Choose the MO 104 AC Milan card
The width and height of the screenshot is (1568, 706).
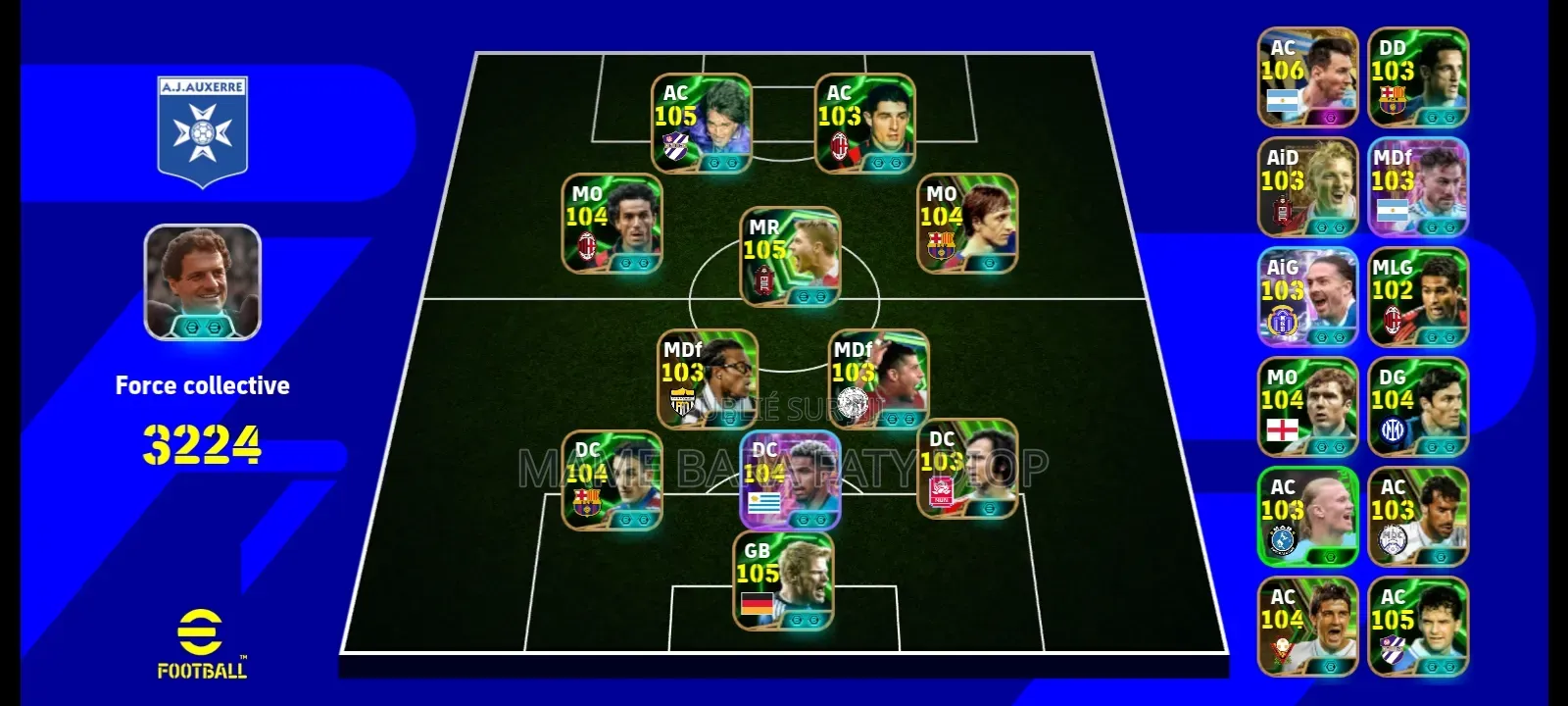(x=612, y=224)
